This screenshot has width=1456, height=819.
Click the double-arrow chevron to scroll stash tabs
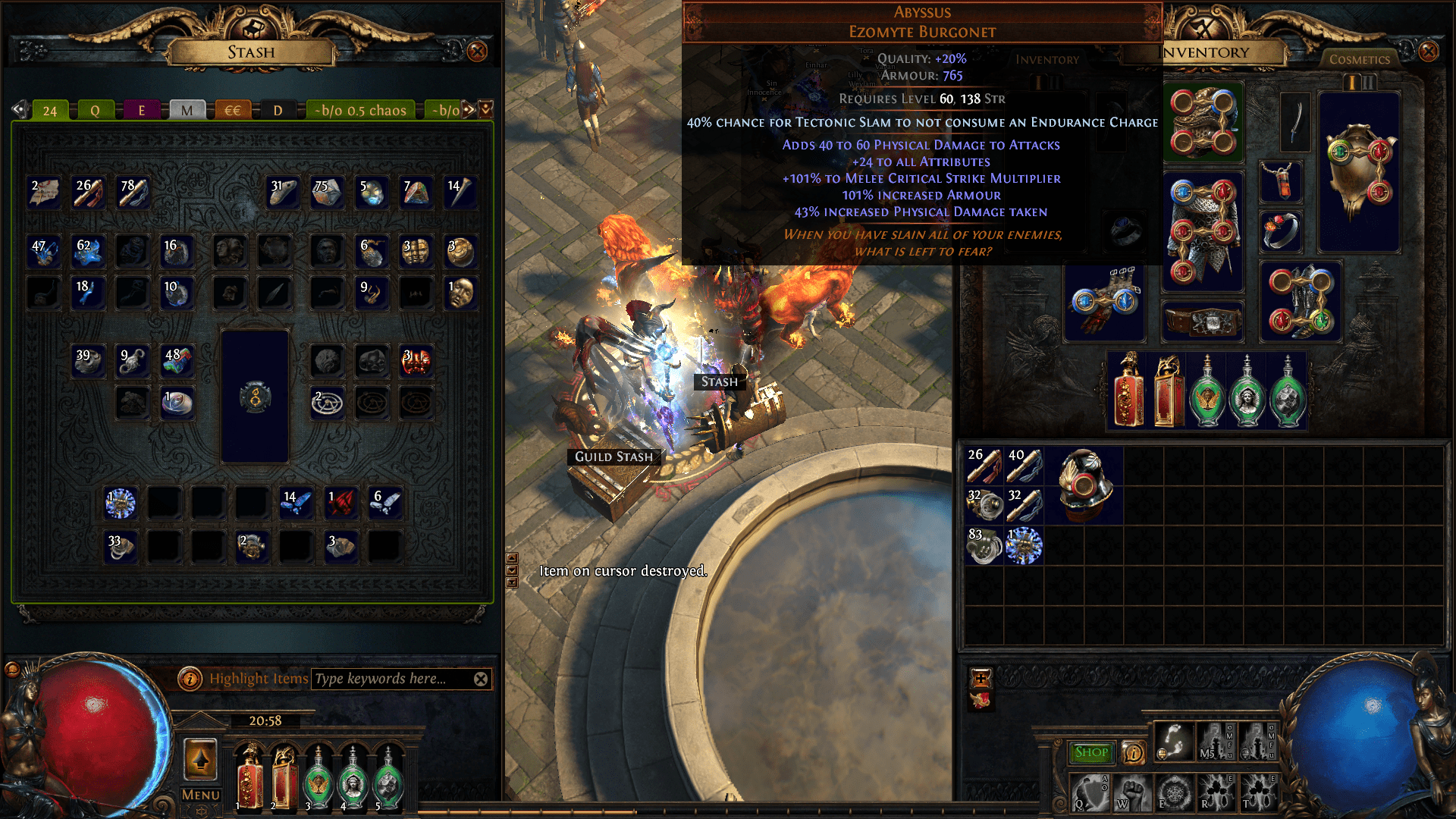(x=468, y=110)
